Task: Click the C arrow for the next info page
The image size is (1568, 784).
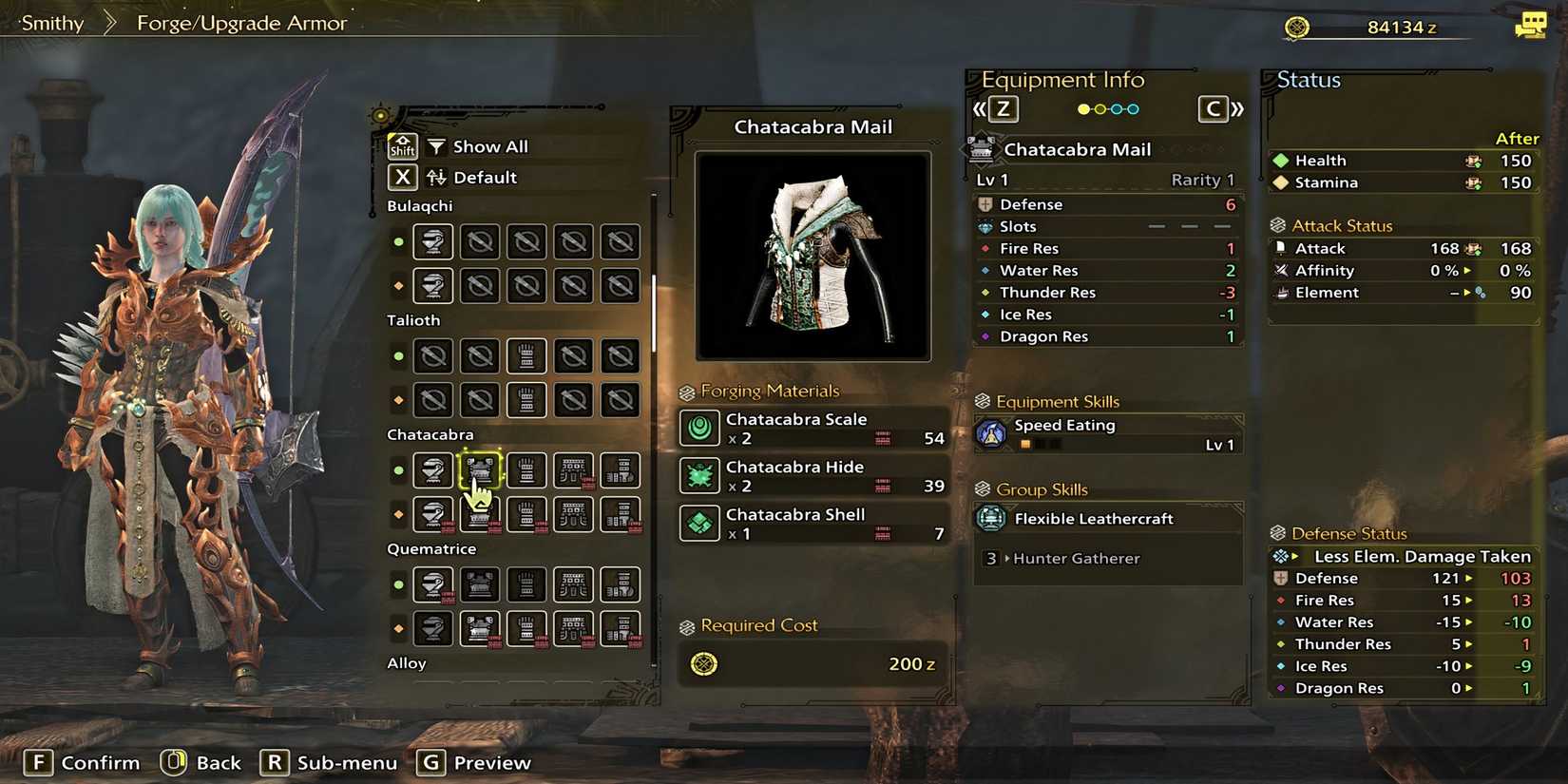Action: (1215, 108)
